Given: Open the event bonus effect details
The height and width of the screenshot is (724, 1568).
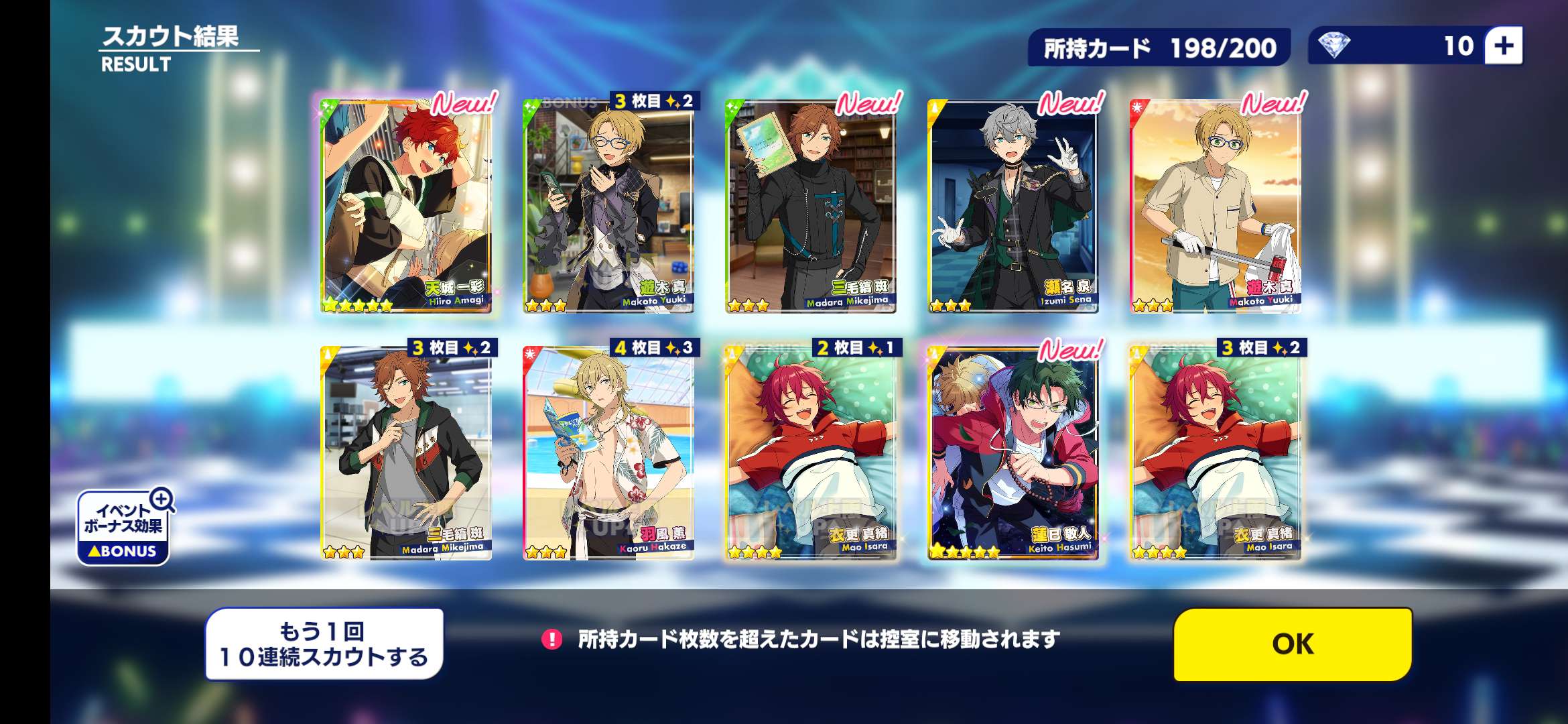Looking at the screenshot, I should (124, 528).
